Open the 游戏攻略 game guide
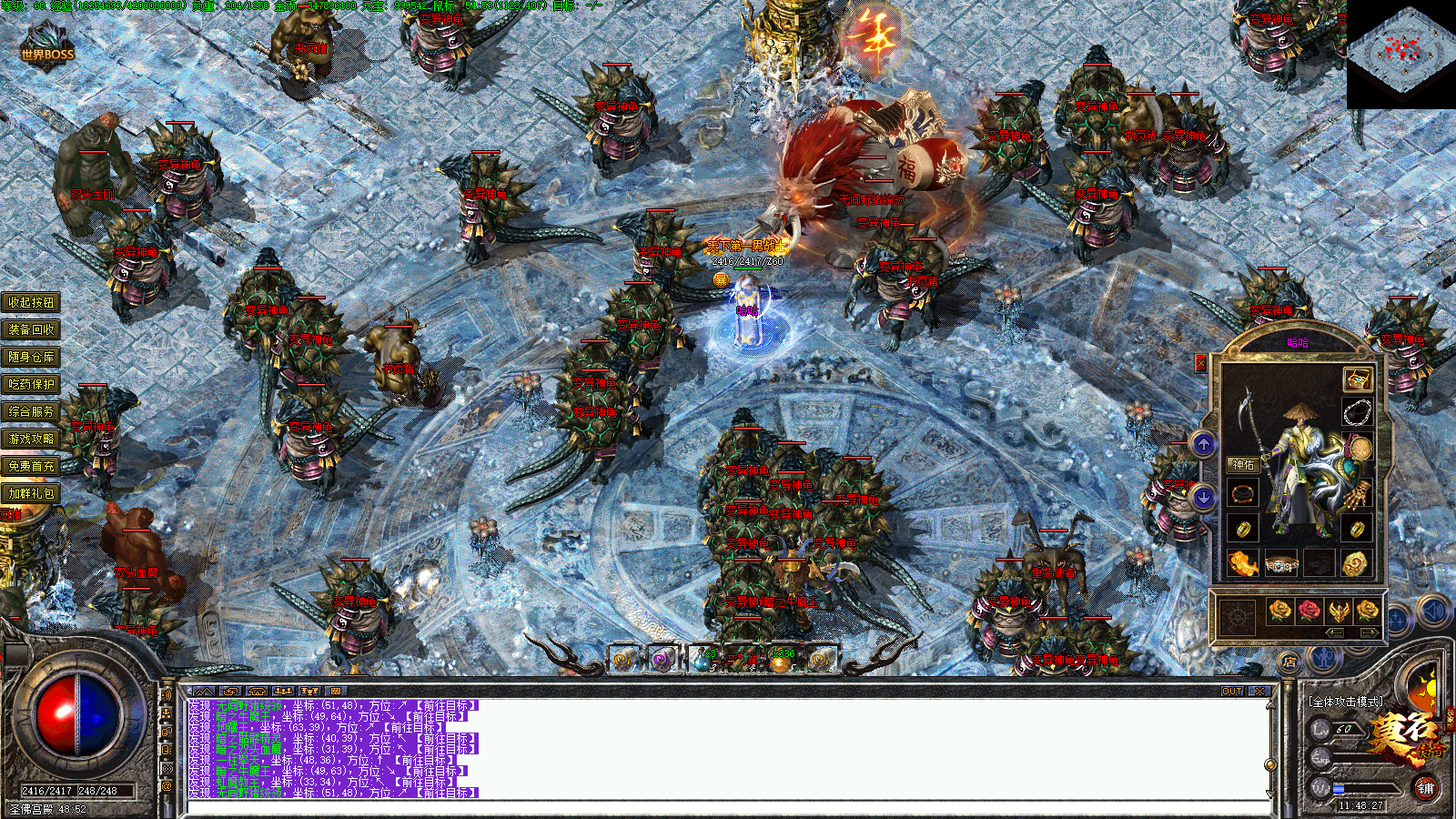The image size is (1456, 819). (31, 439)
